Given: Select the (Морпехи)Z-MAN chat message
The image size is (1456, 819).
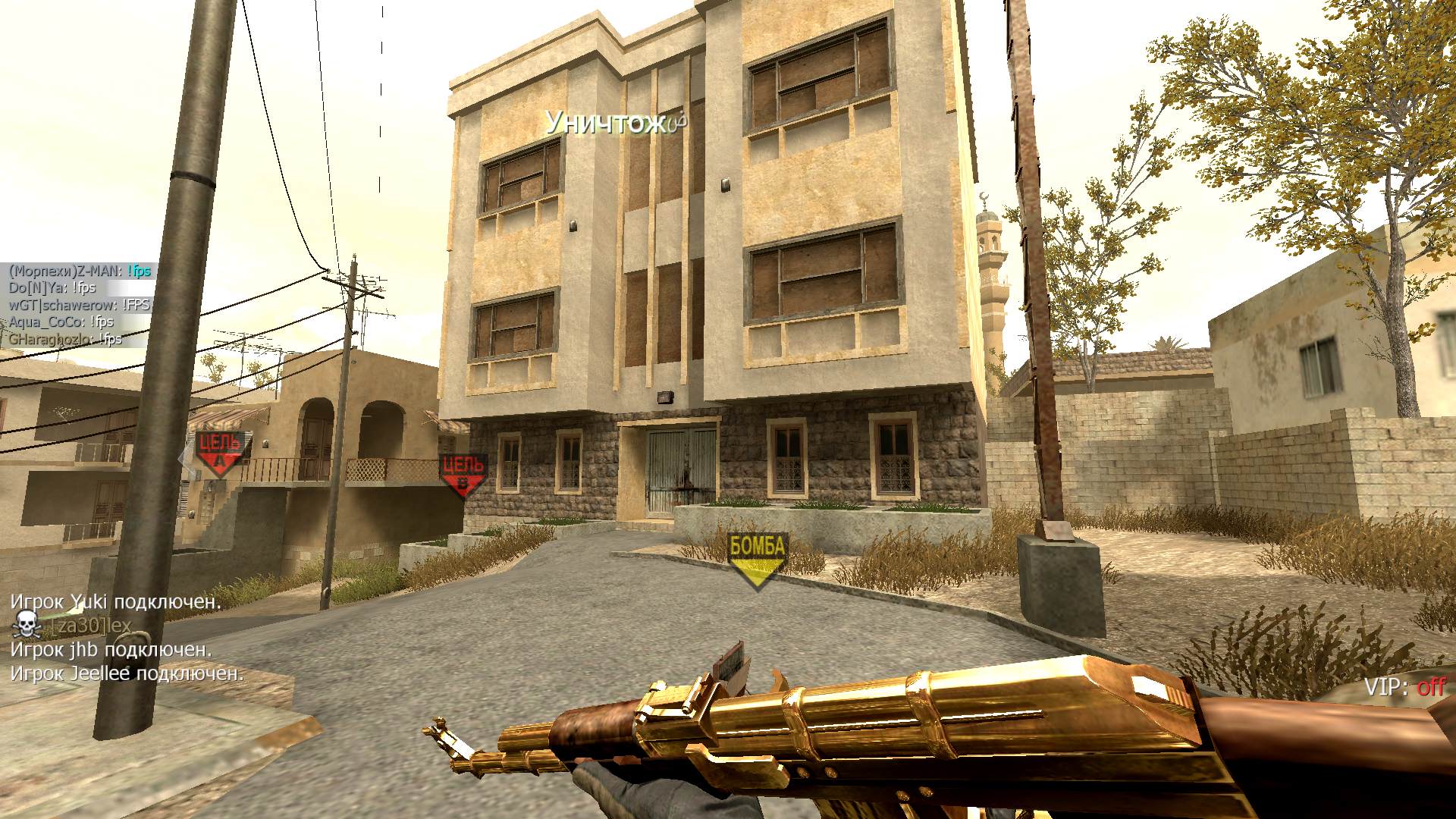Looking at the screenshot, I should tap(80, 271).
